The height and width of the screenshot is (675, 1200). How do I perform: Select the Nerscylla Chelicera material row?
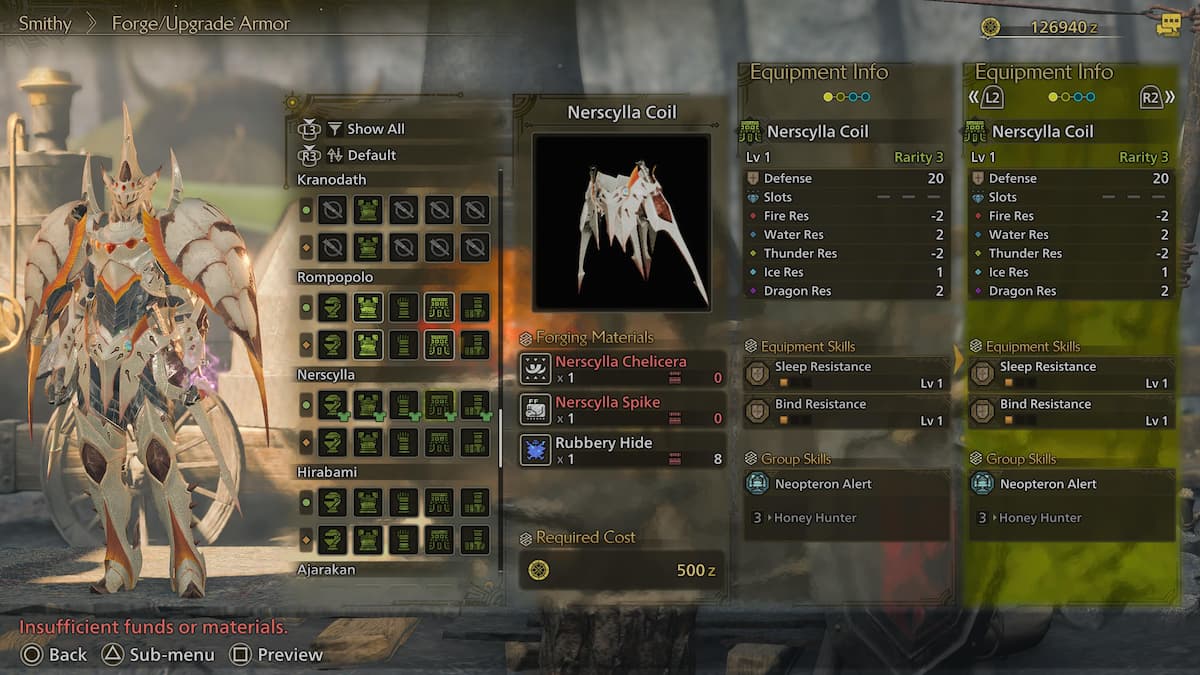click(621, 369)
